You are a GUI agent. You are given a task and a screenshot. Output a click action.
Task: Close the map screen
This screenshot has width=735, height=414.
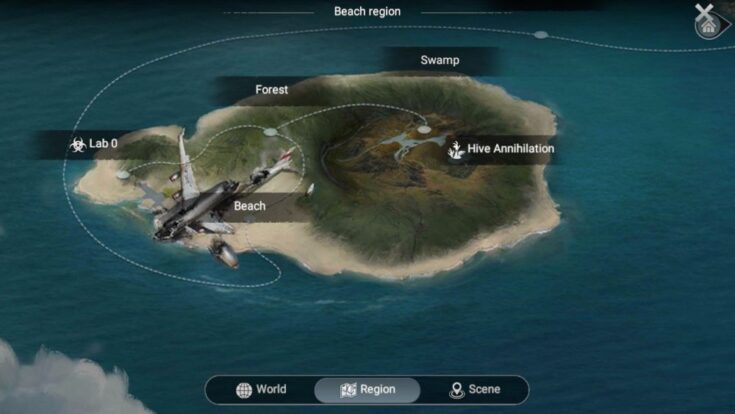click(705, 15)
